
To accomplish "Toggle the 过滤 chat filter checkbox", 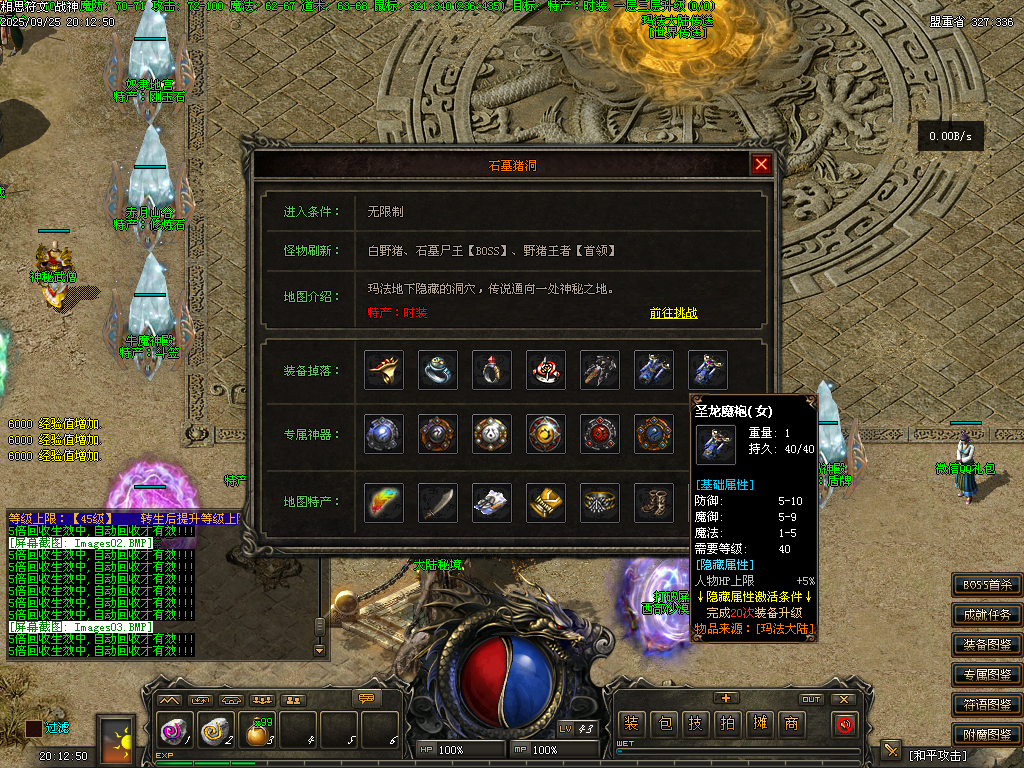I will coord(35,729).
